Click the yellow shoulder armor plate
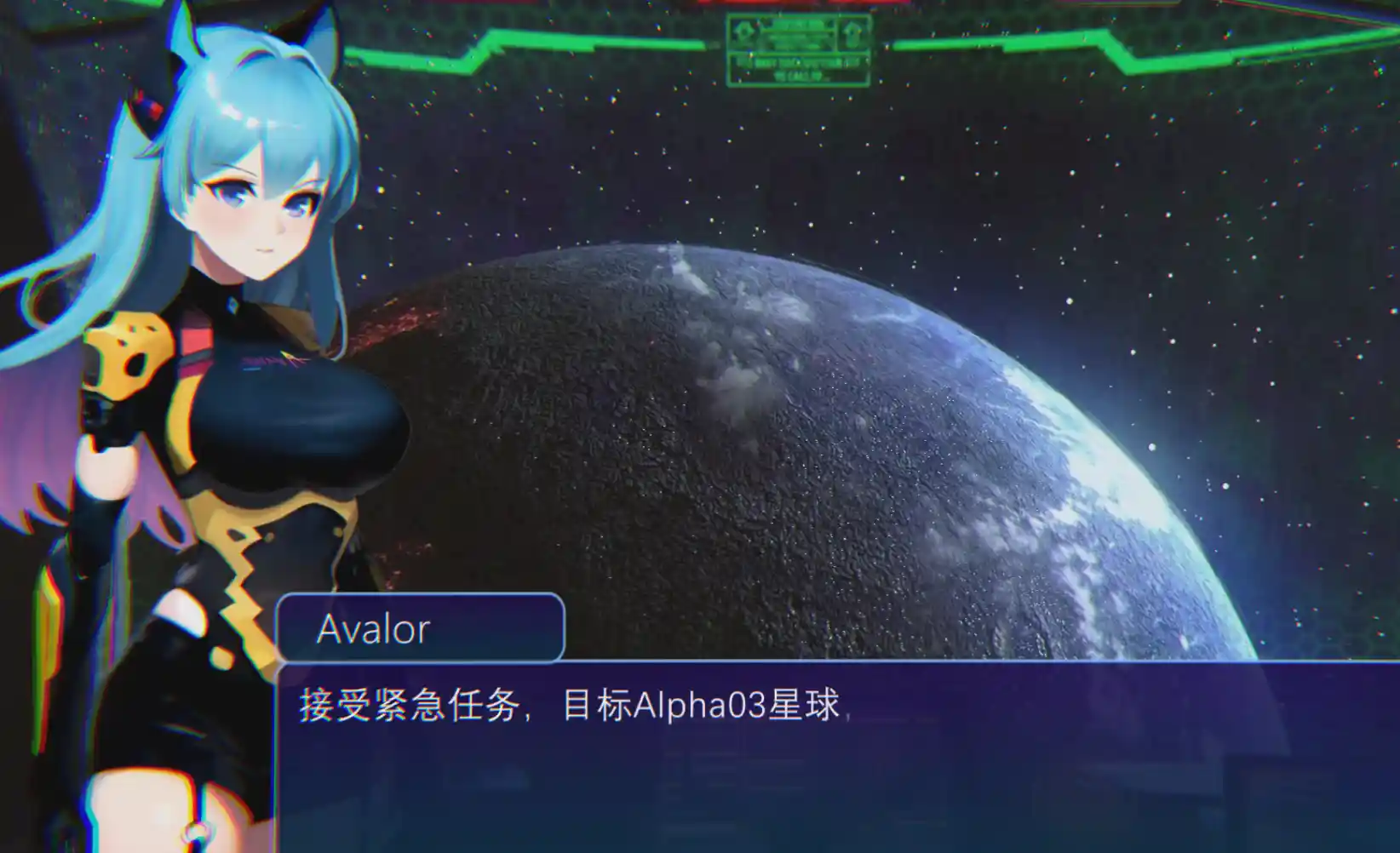1400x853 pixels. (128, 353)
